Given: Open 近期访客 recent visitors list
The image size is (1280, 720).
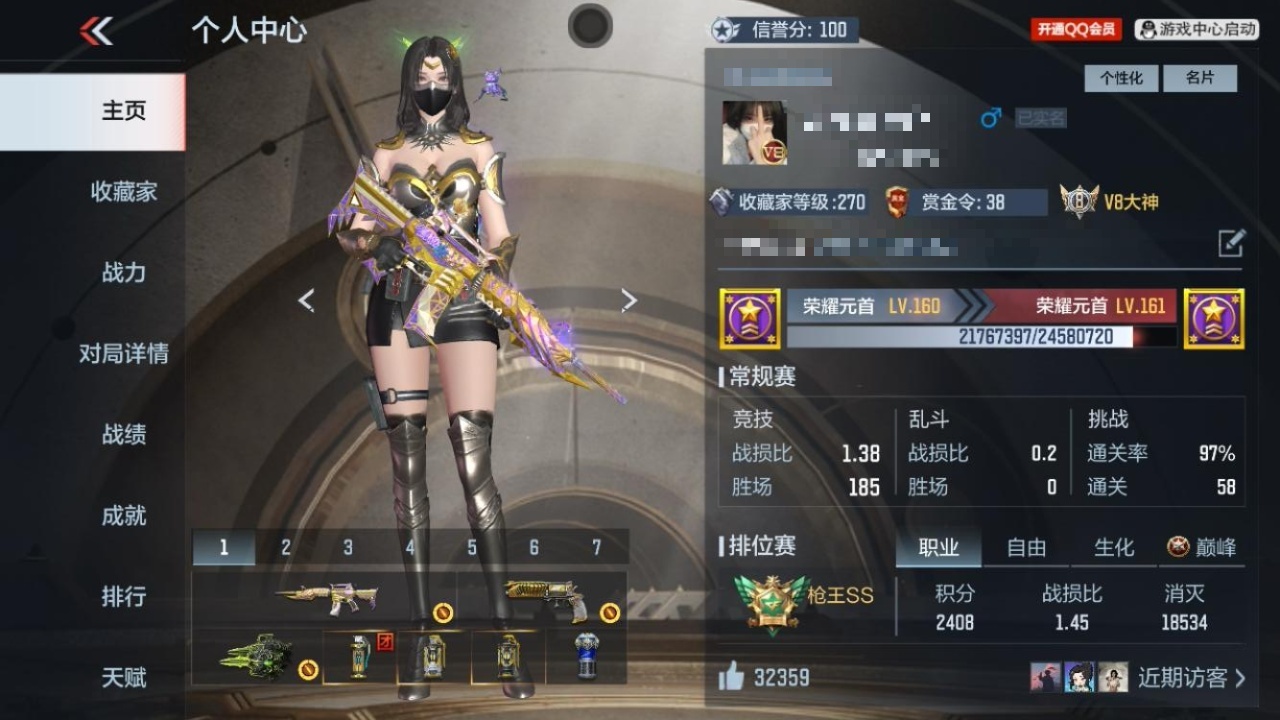Looking at the screenshot, I should click(x=1191, y=678).
